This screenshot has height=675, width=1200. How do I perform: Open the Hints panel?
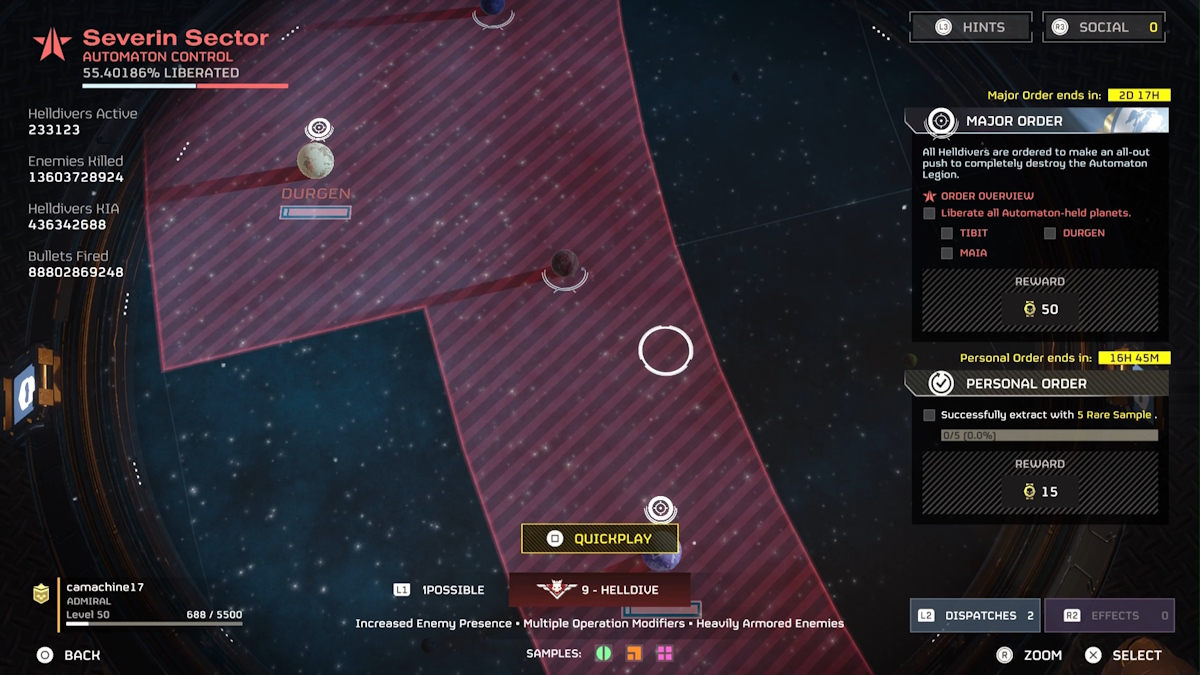pyautogui.click(x=969, y=27)
